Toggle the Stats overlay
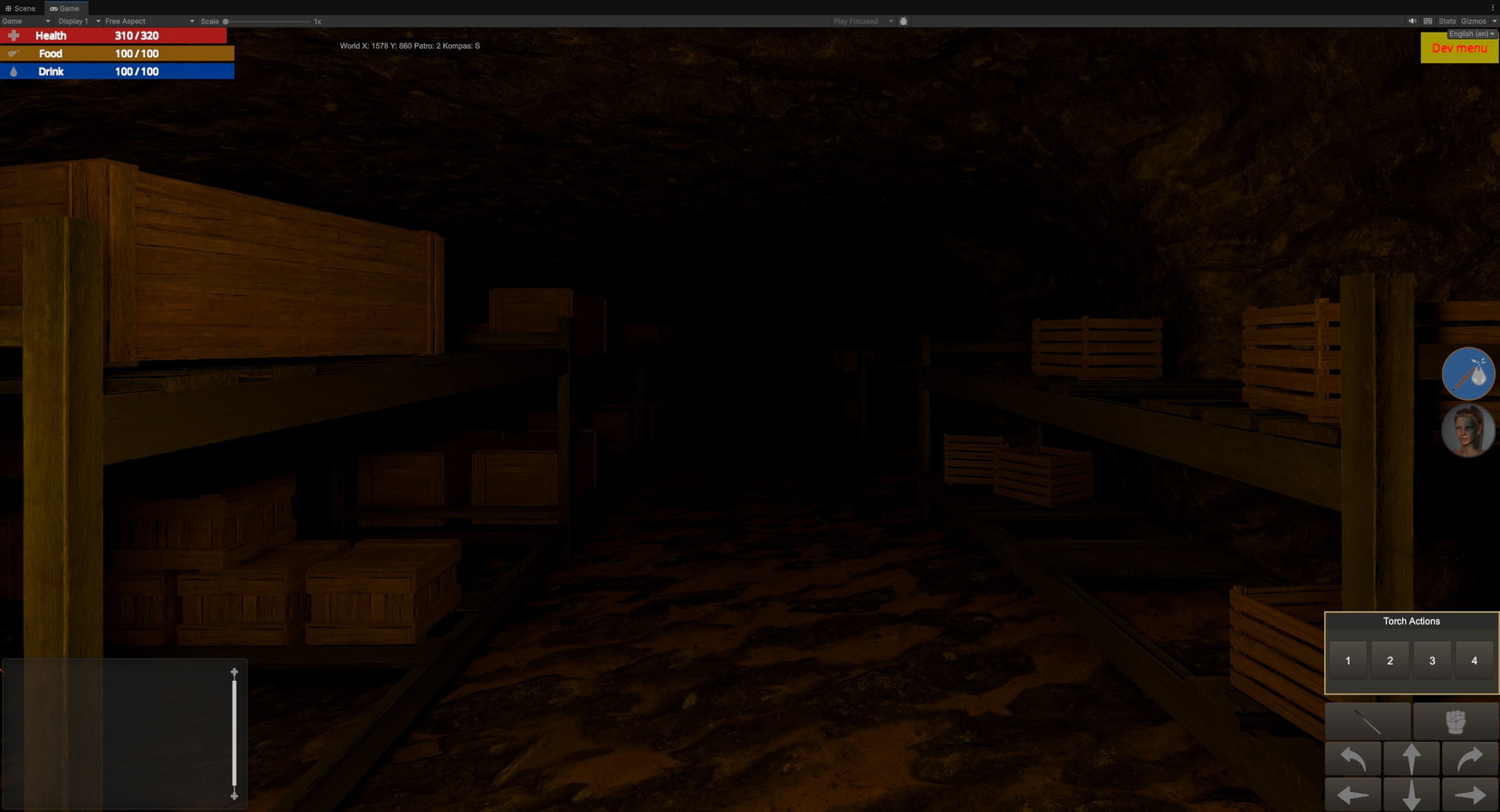 (x=1447, y=21)
